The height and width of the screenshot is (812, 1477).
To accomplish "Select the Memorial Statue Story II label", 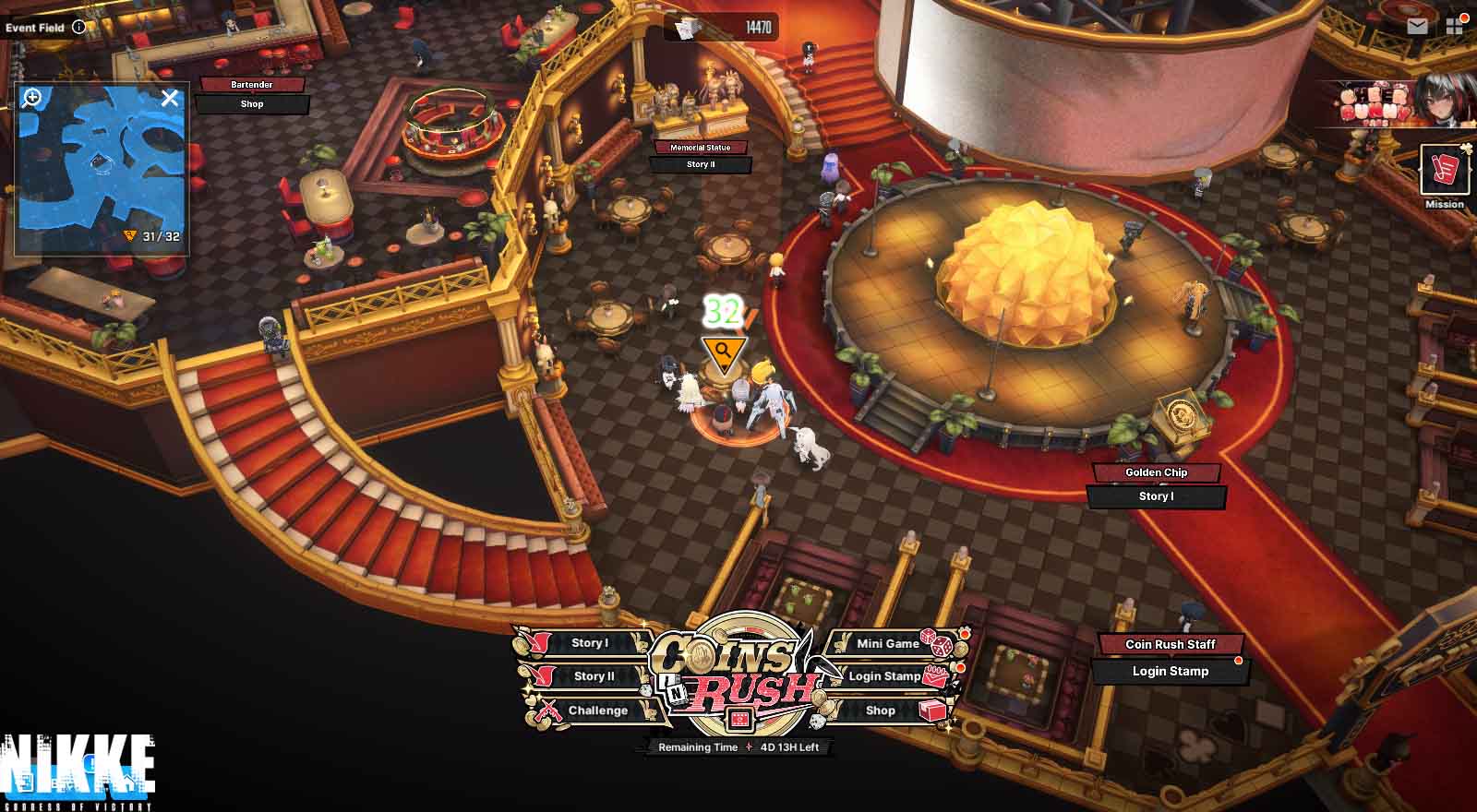I will pyautogui.click(x=701, y=164).
